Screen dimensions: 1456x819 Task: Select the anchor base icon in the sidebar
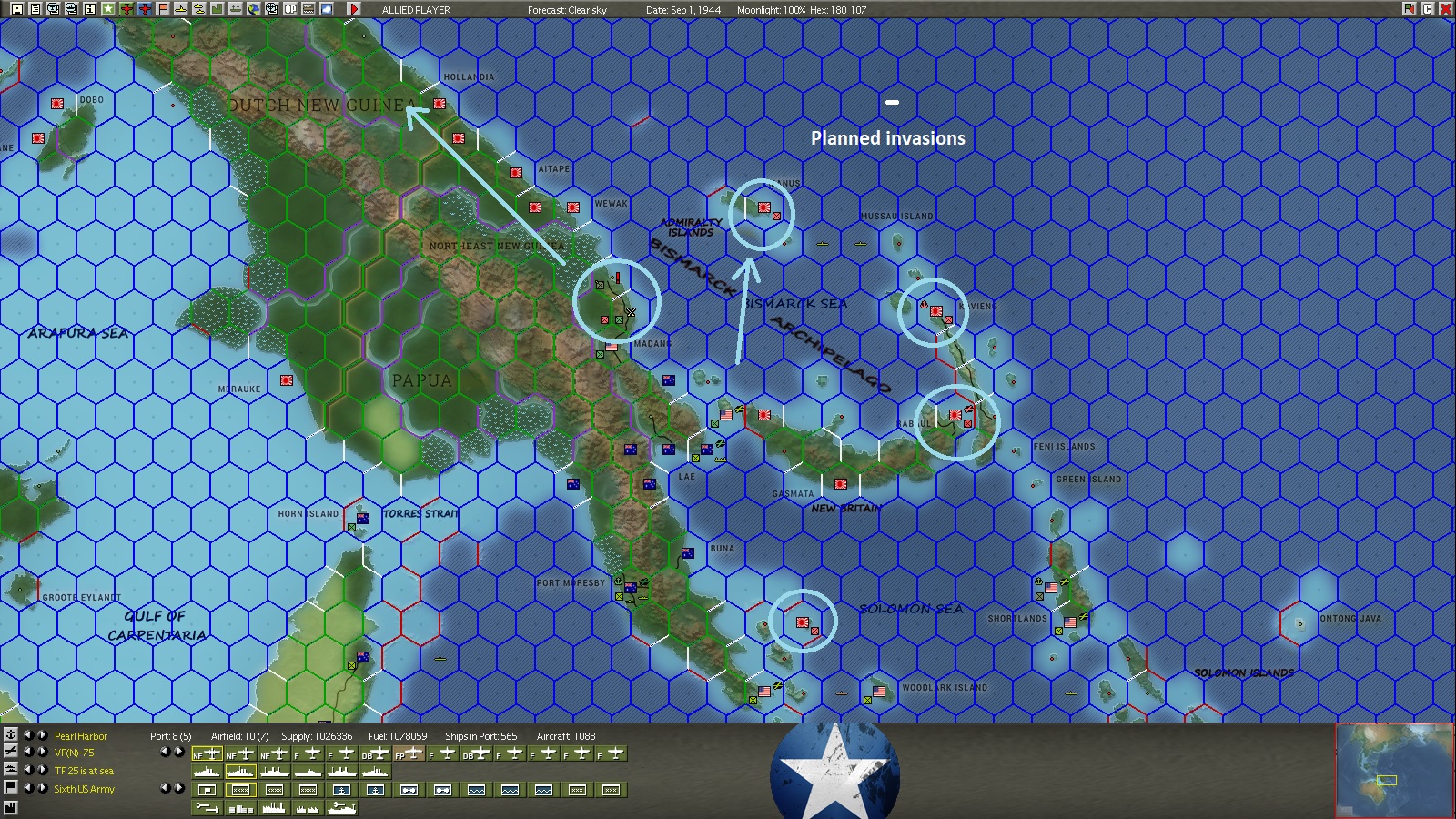11,733
